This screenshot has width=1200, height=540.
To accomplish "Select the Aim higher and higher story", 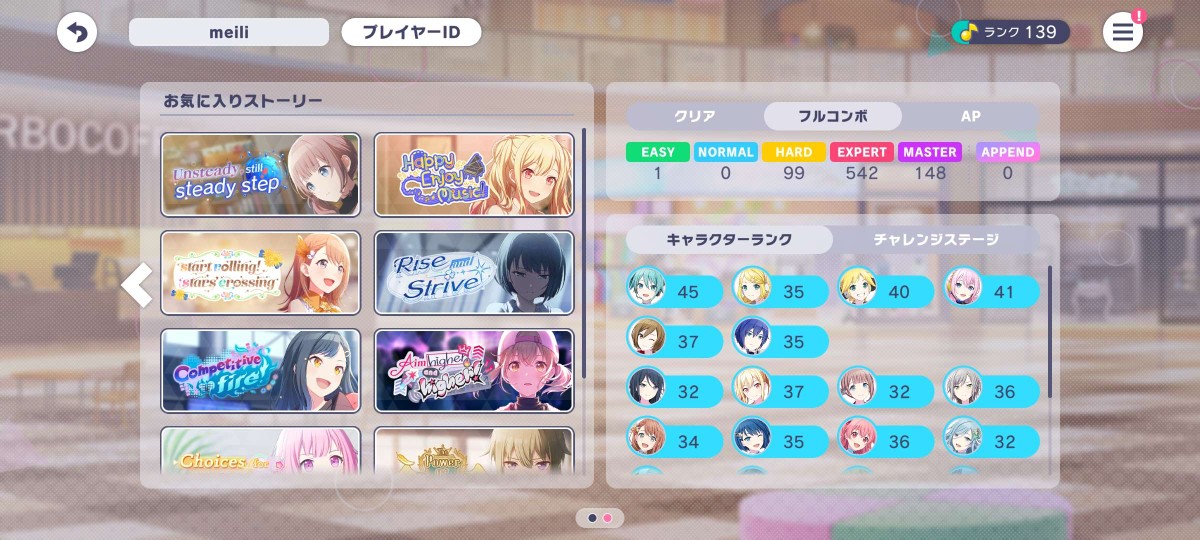I will pyautogui.click(x=474, y=371).
